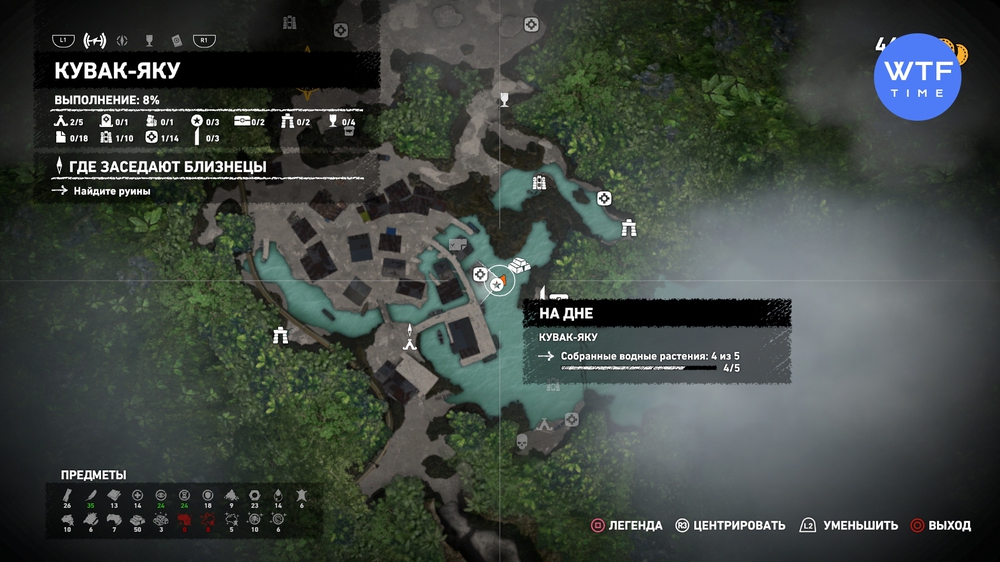Viewport: 1000px width, 562px height.
Task: Select the active map tab icon
Action: point(95,41)
